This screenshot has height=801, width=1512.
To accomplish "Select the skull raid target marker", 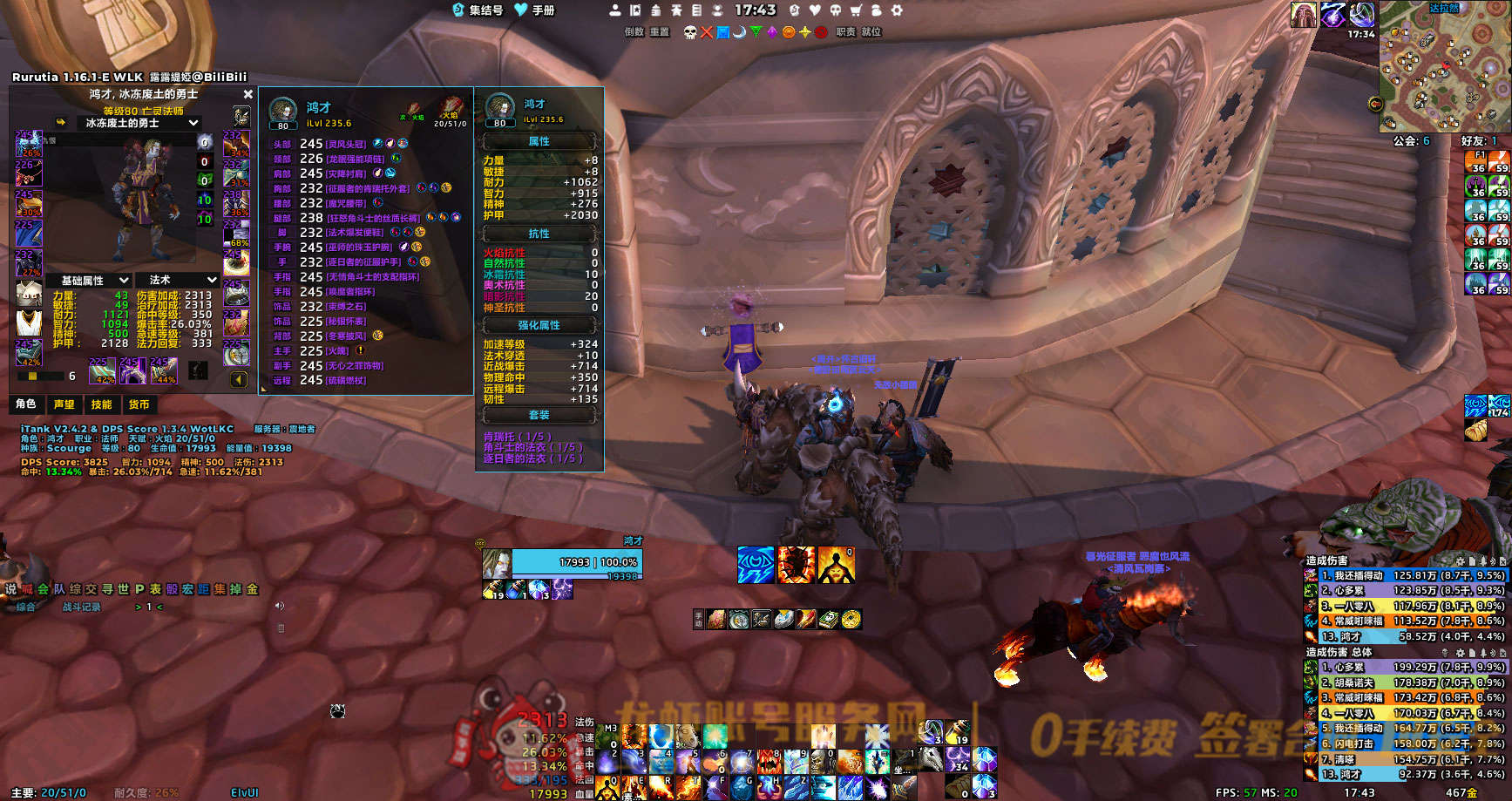I will click(x=690, y=32).
